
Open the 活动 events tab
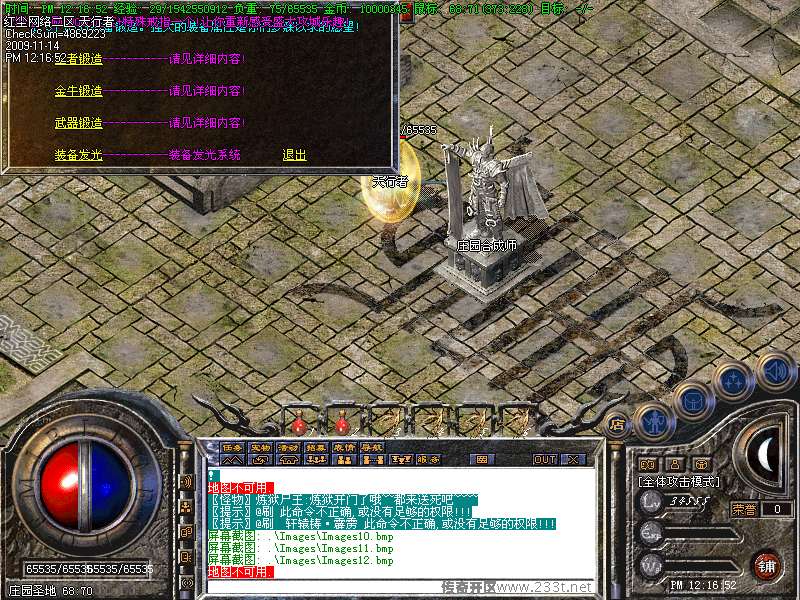(288, 447)
